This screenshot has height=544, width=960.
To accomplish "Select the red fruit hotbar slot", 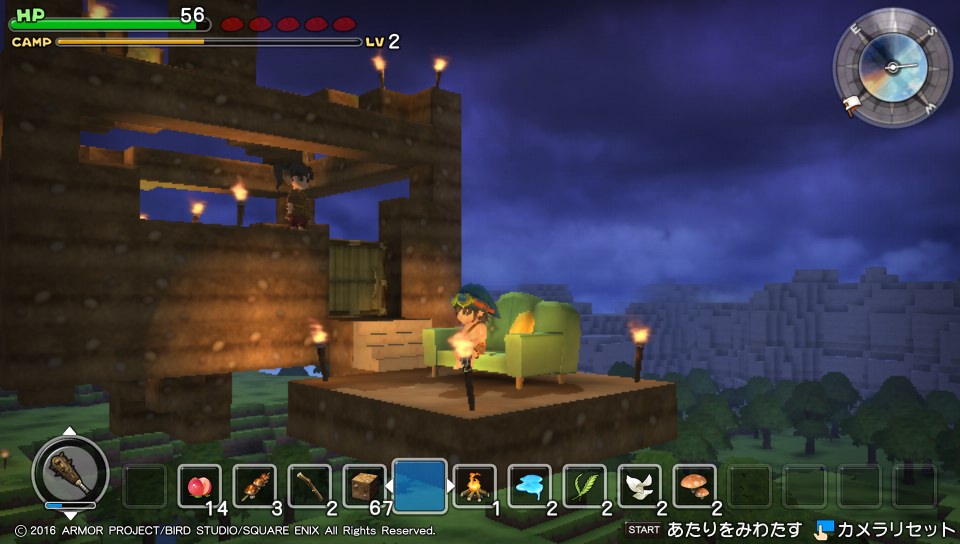I will tap(199, 487).
